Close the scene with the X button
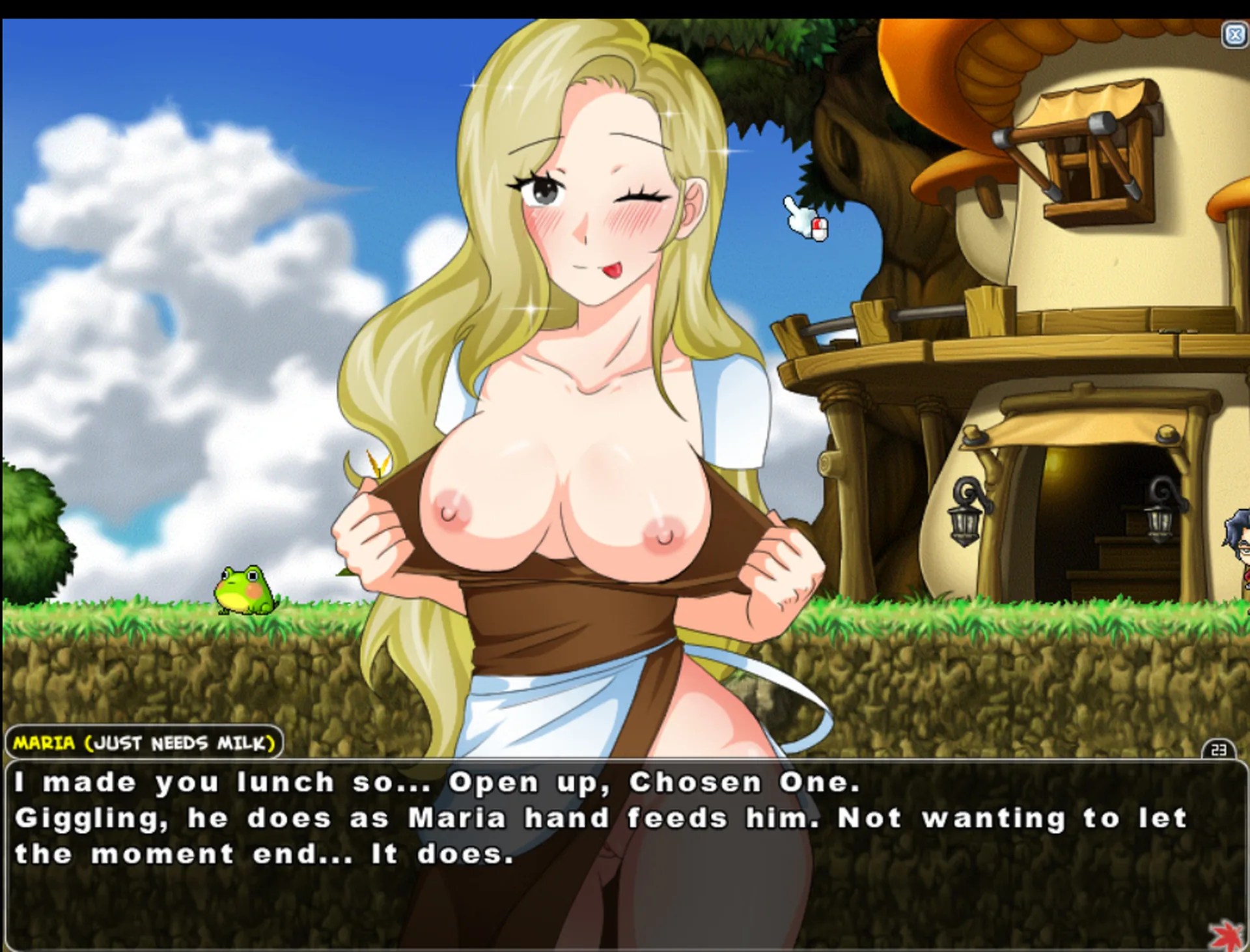The width and height of the screenshot is (1250, 952). [1234, 35]
